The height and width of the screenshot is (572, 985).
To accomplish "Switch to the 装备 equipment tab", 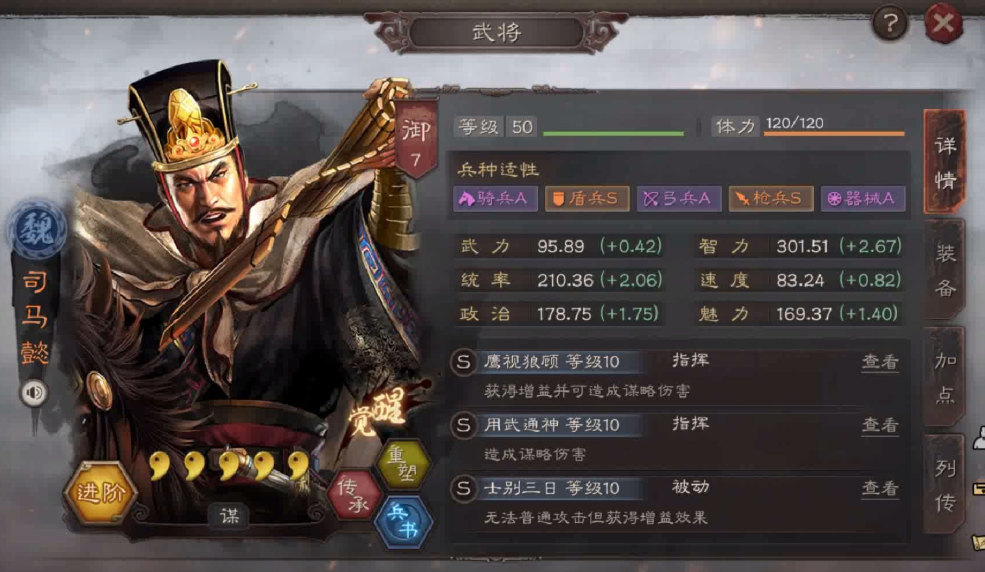I will click(x=945, y=268).
